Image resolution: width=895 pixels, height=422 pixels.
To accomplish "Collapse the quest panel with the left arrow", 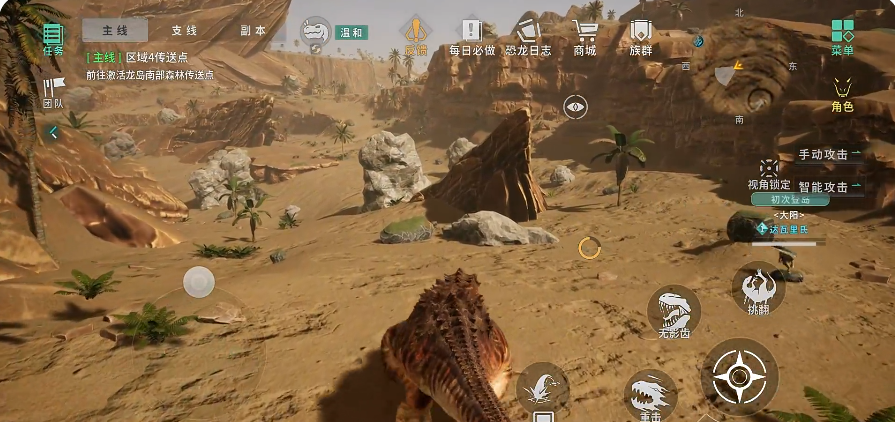I will (x=53, y=132).
